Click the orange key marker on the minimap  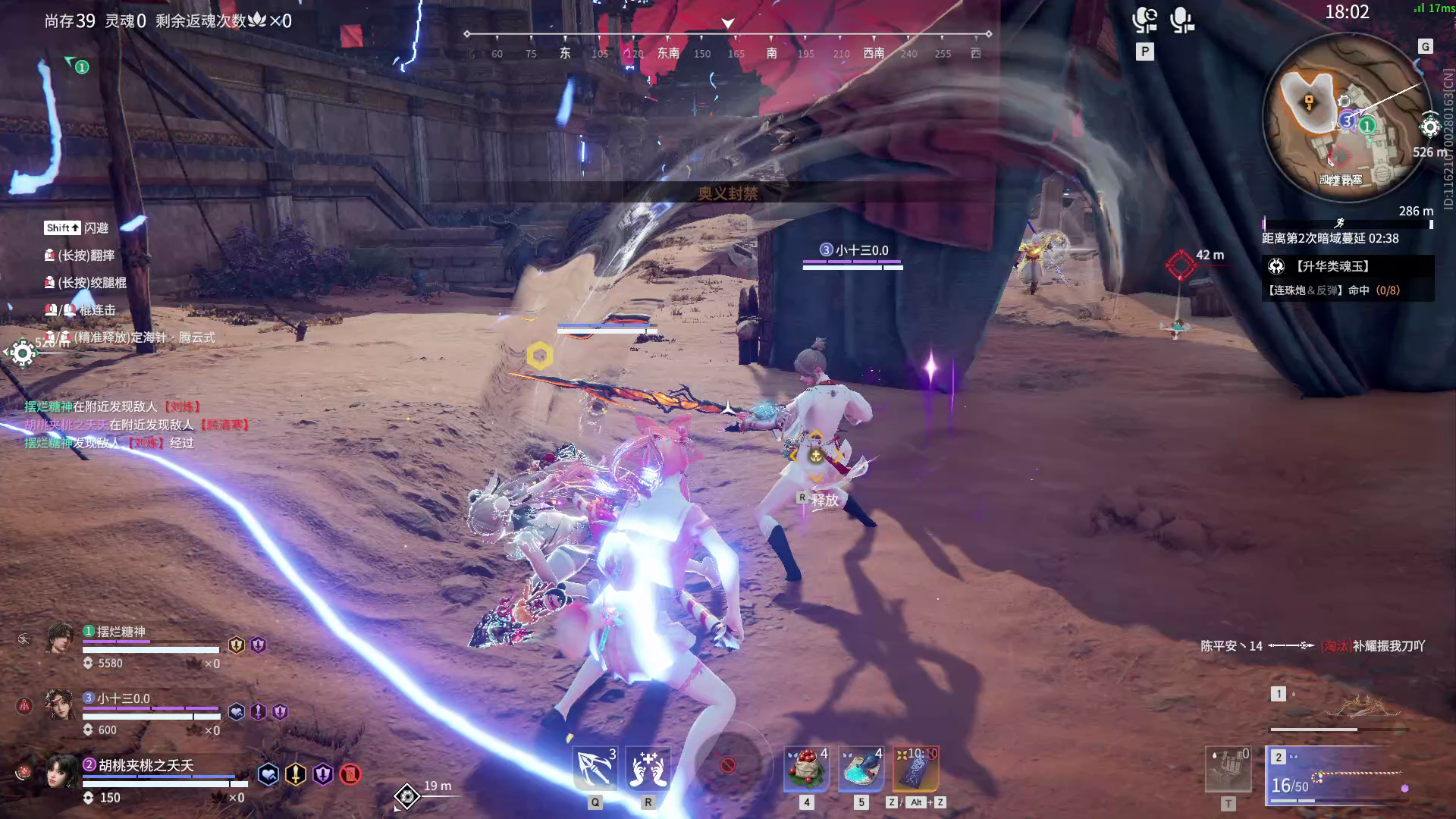point(1309,102)
